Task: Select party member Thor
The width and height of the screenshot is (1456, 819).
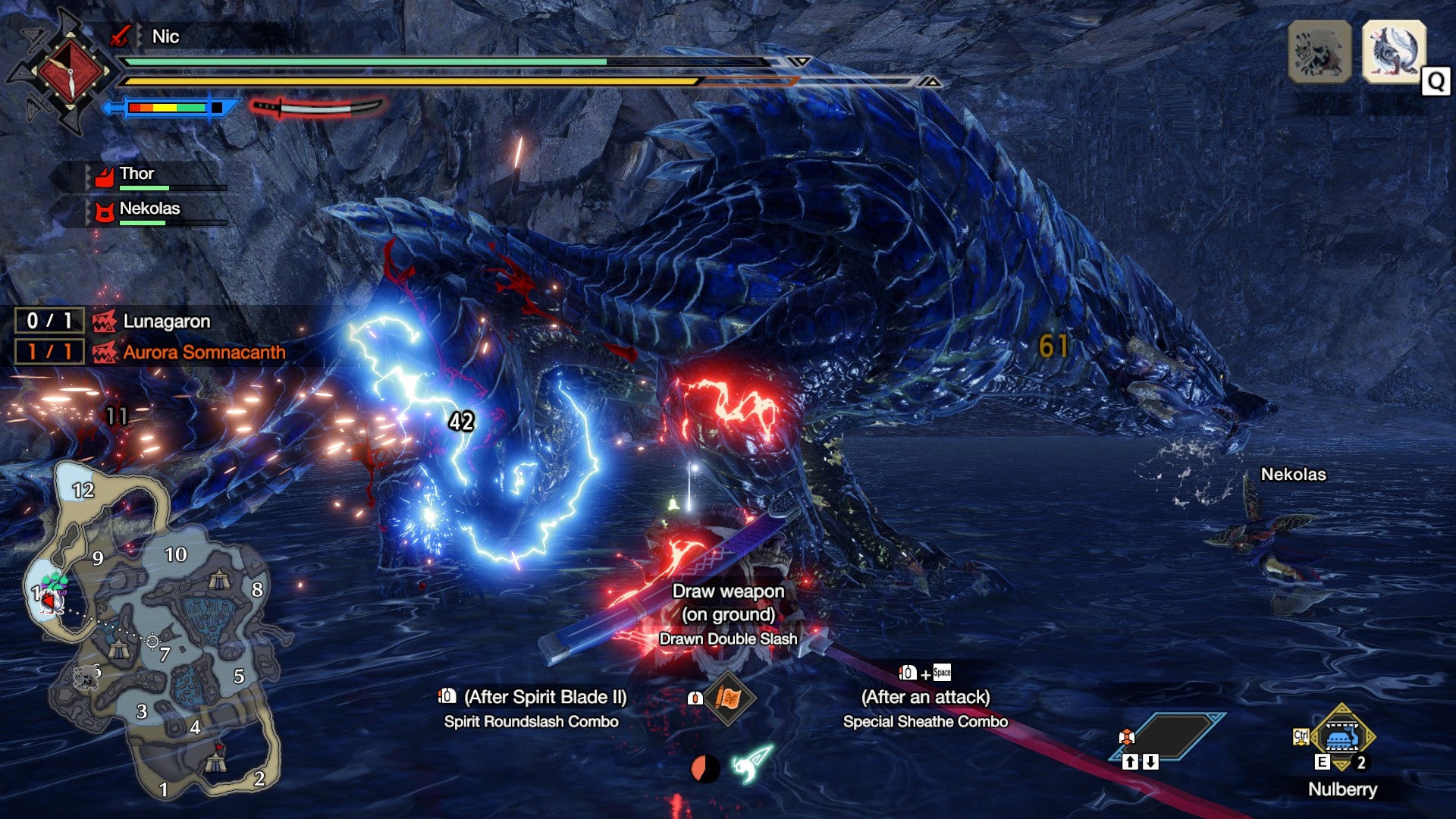Action: [x=136, y=174]
